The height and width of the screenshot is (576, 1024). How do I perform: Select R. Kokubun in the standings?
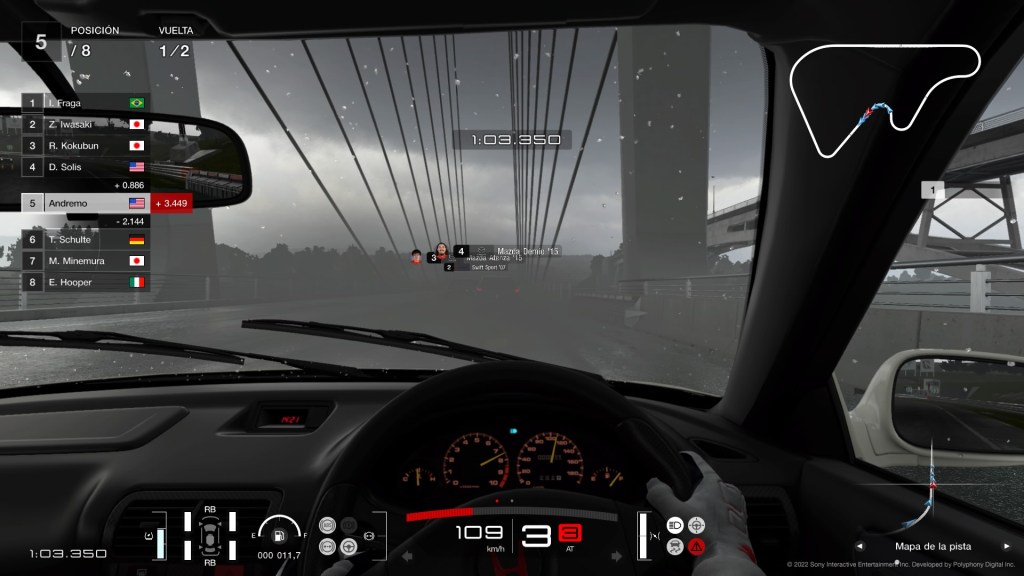tap(85, 145)
